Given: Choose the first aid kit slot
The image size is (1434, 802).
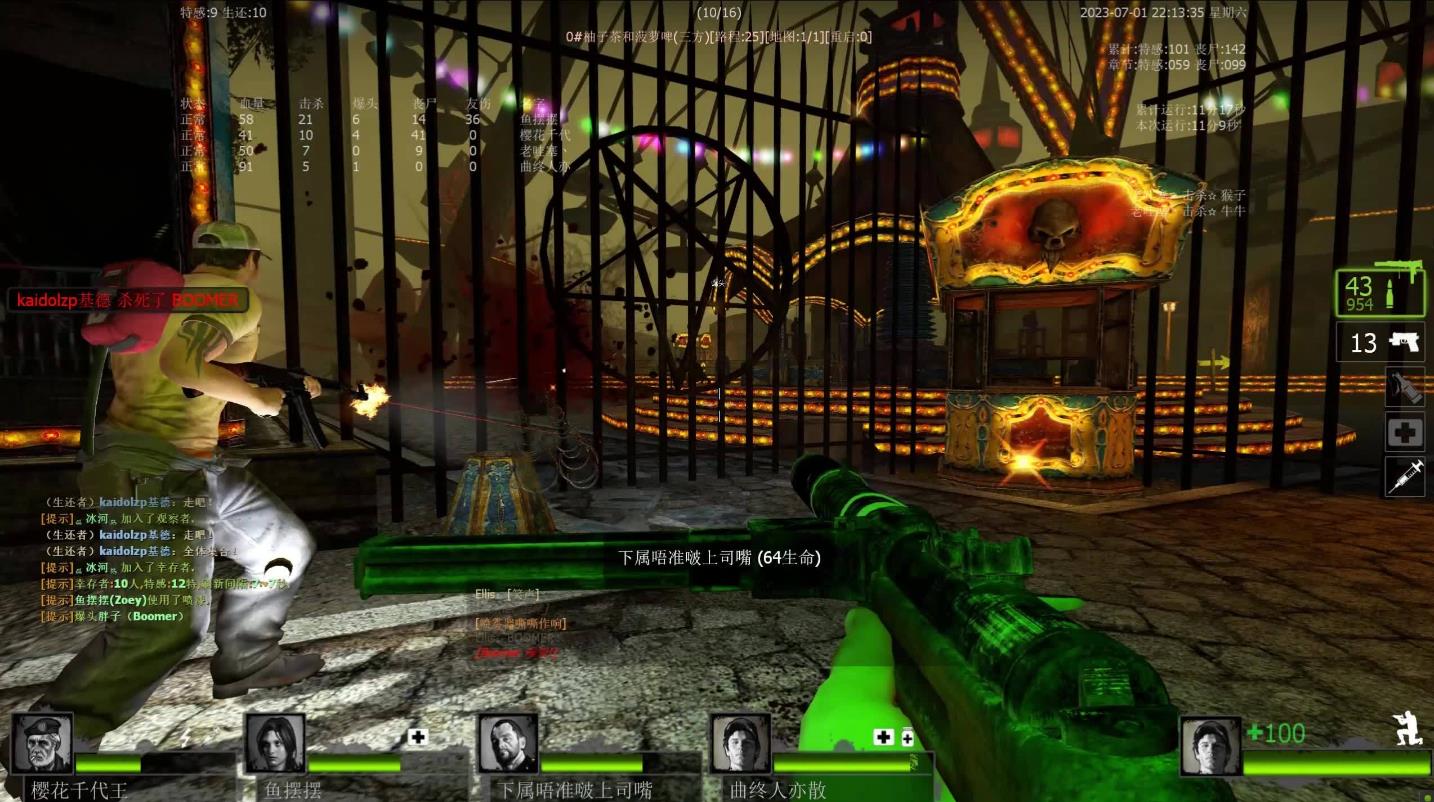Looking at the screenshot, I should pos(1404,432).
